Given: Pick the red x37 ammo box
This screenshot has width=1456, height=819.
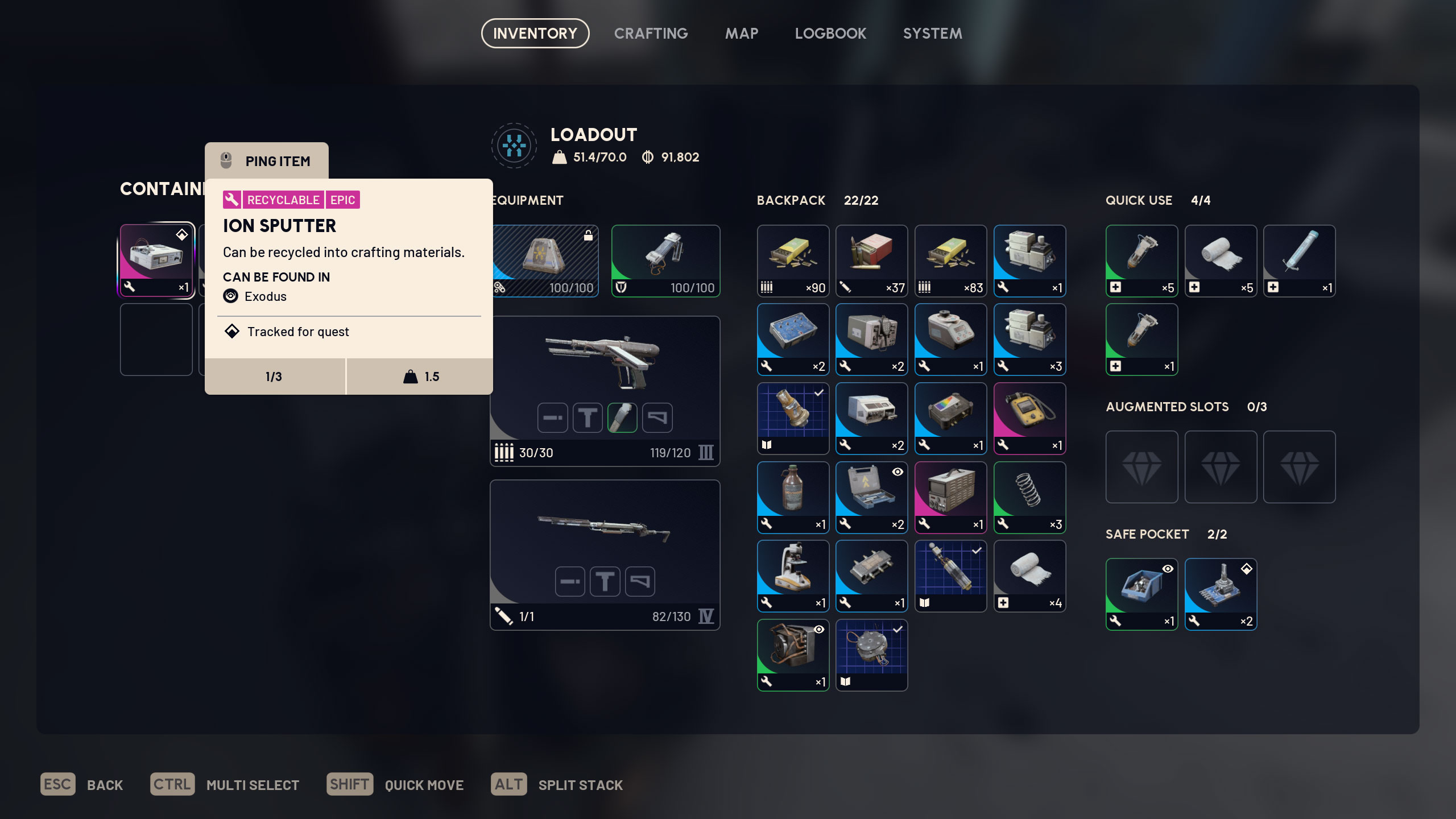Looking at the screenshot, I should coord(871,260).
